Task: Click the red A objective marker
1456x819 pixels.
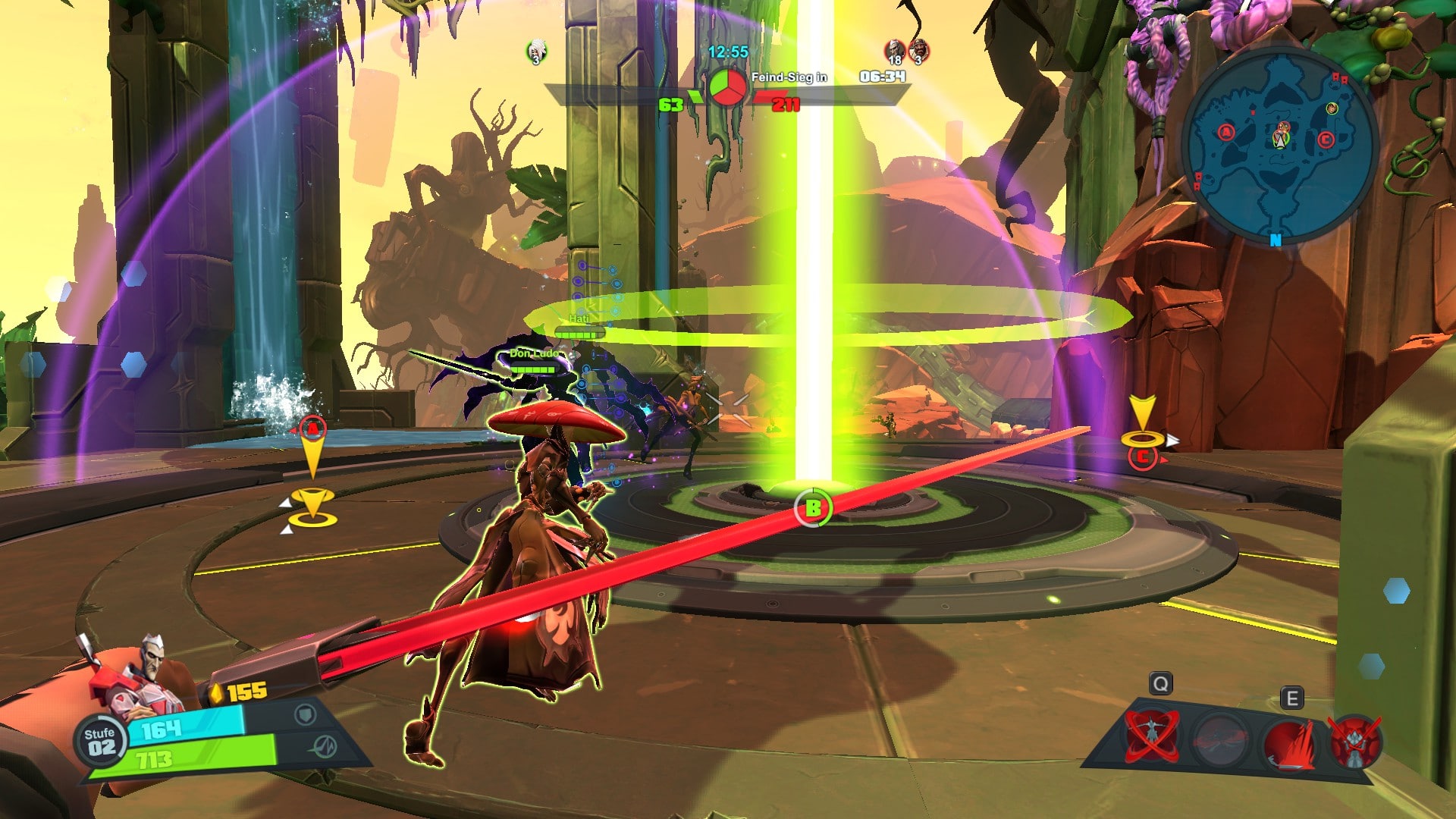Action: [x=312, y=428]
